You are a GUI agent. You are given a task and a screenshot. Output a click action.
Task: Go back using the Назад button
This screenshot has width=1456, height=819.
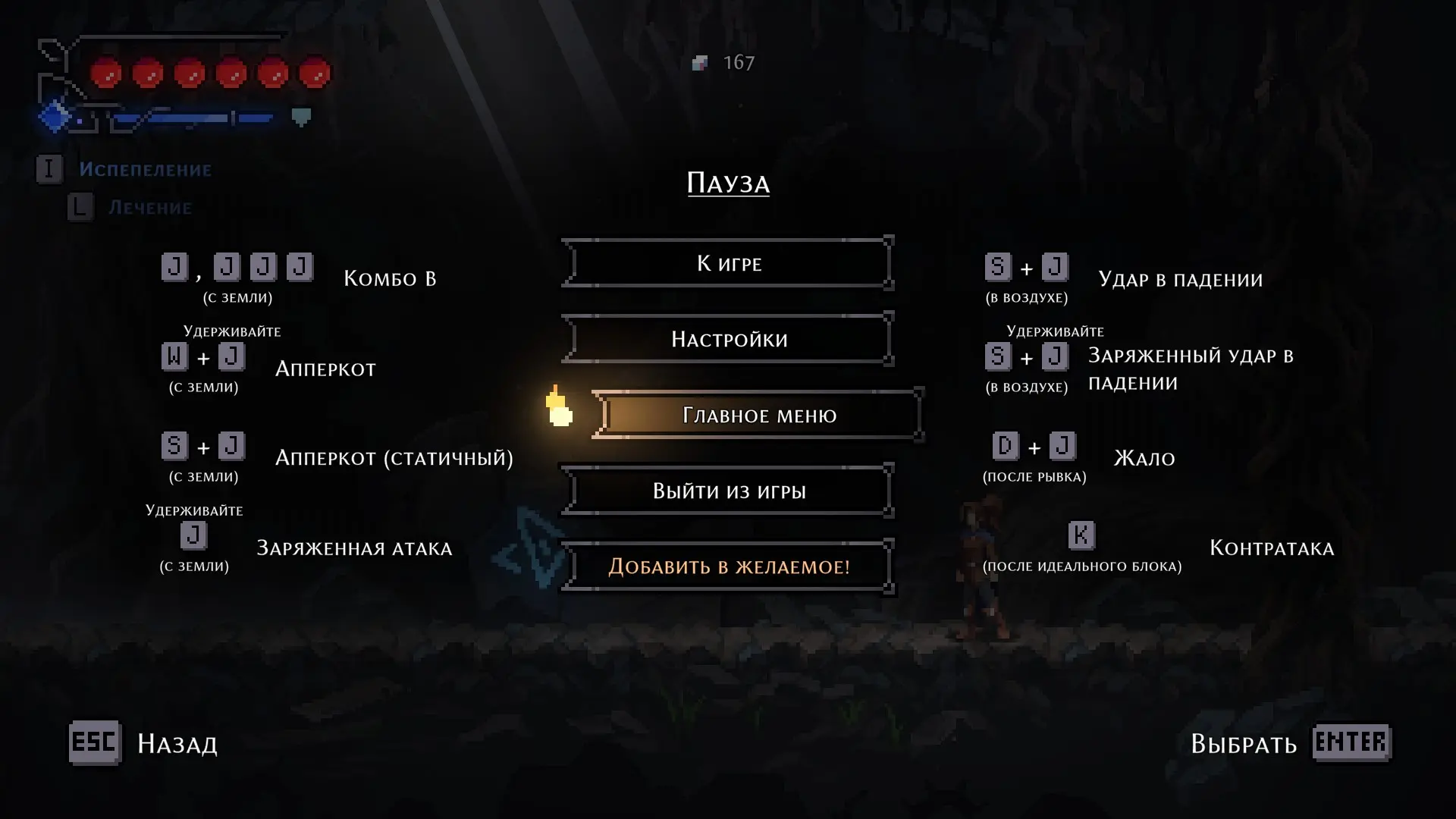(x=144, y=743)
